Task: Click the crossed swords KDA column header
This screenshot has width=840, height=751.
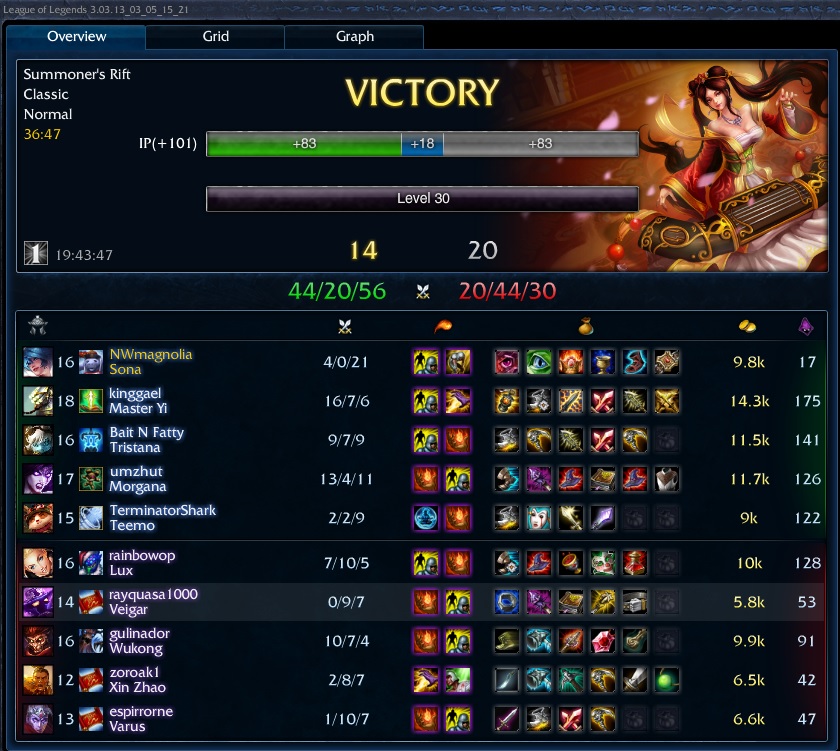Action: 347,326
